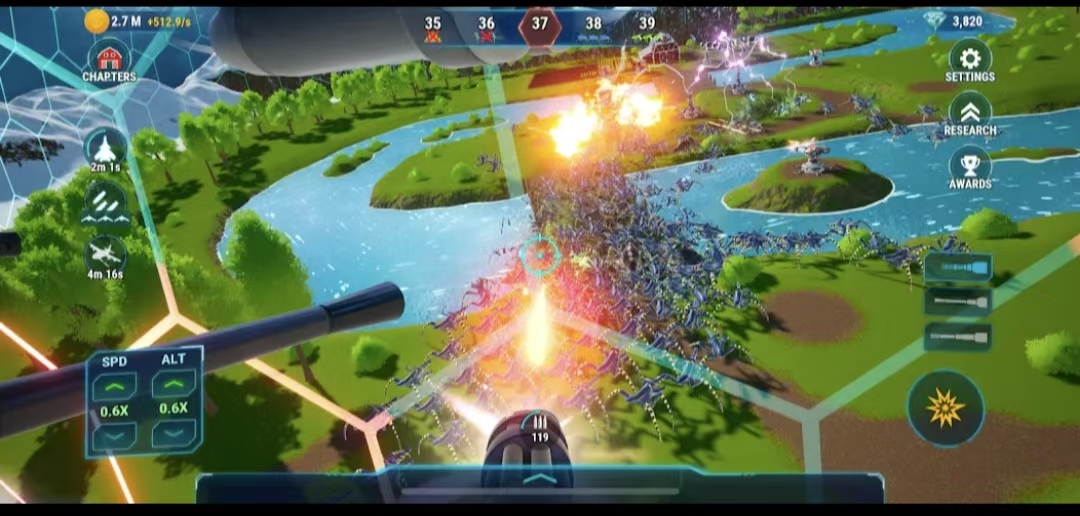Call the airstrike plane with 4m timer
Viewport: 1080px width, 516px height.
click(105, 257)
